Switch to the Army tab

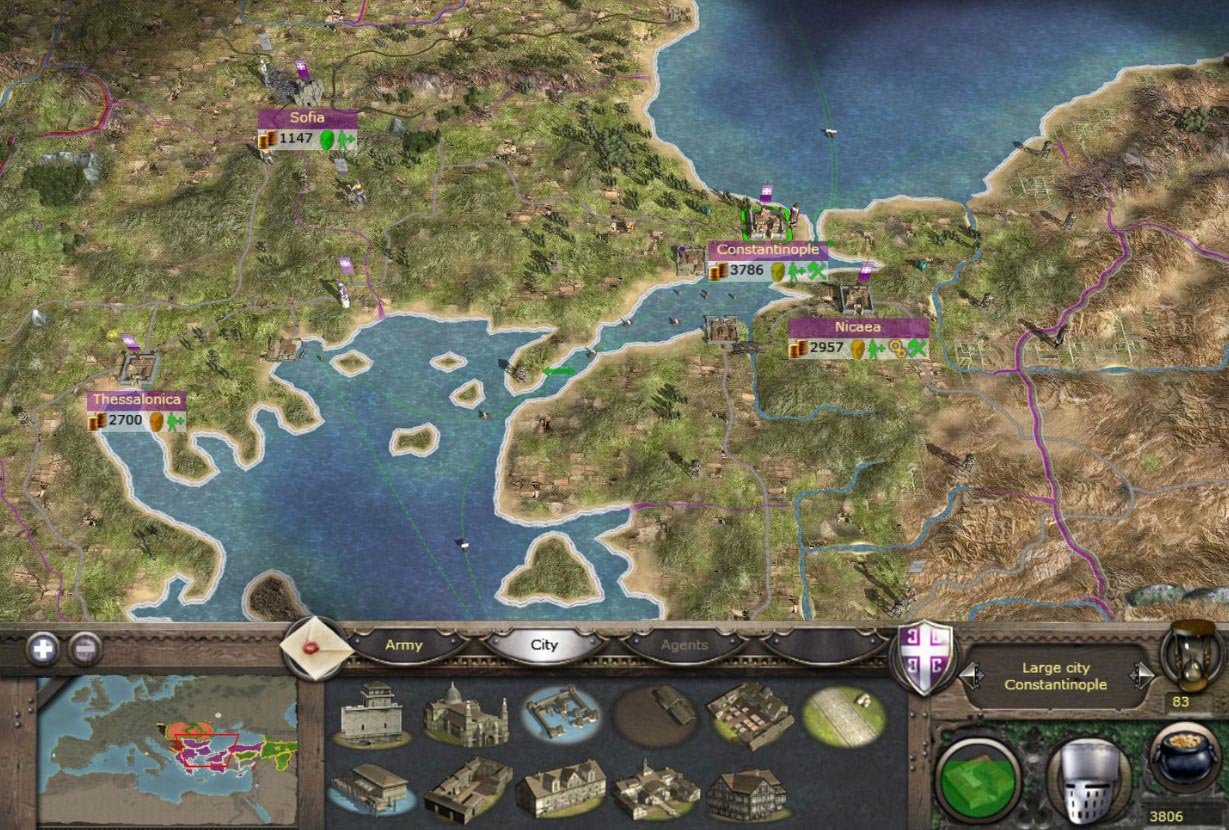click(x=404, y=645)
